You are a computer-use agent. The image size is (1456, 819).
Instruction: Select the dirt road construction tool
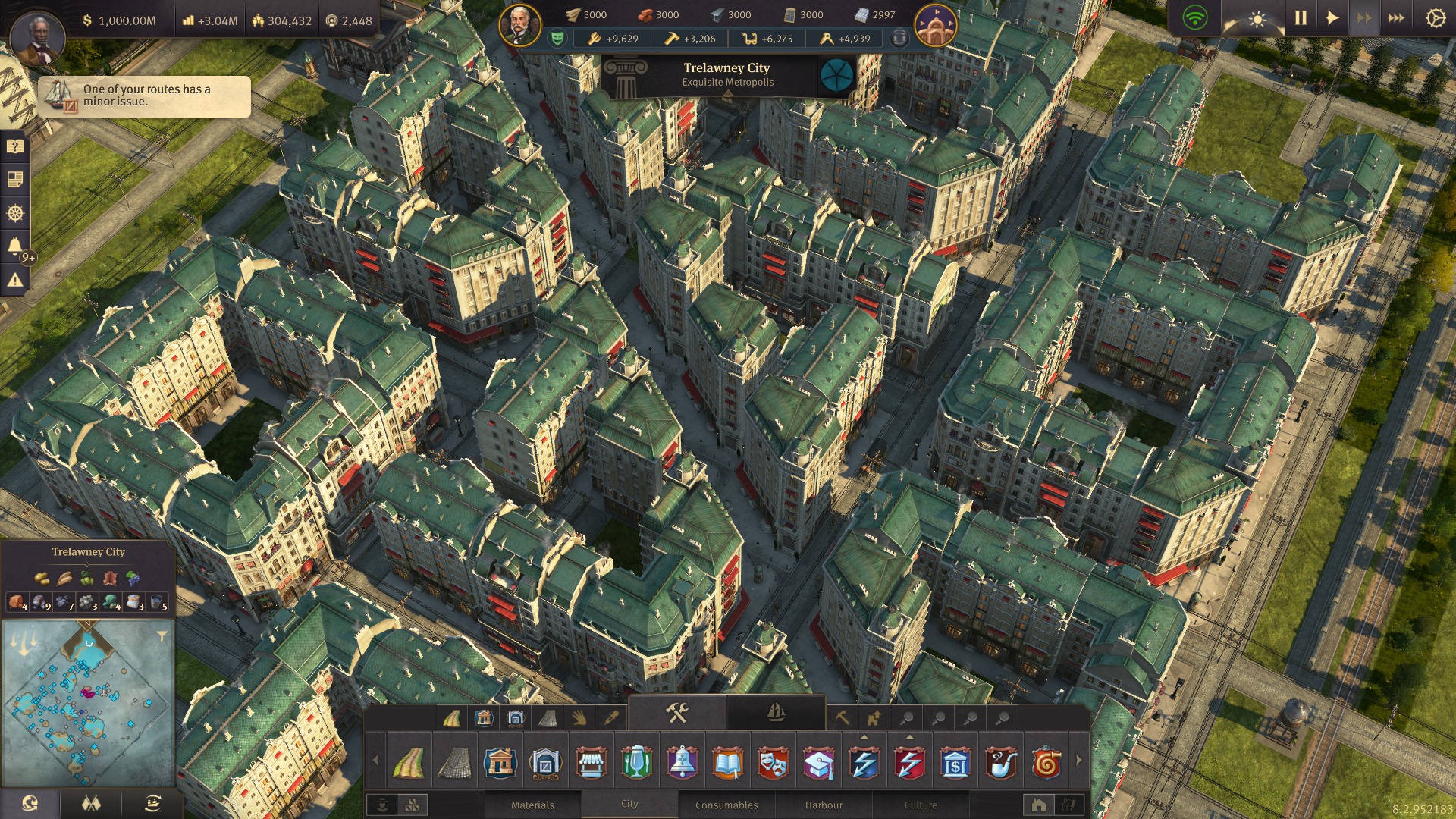tap(409, 763)
